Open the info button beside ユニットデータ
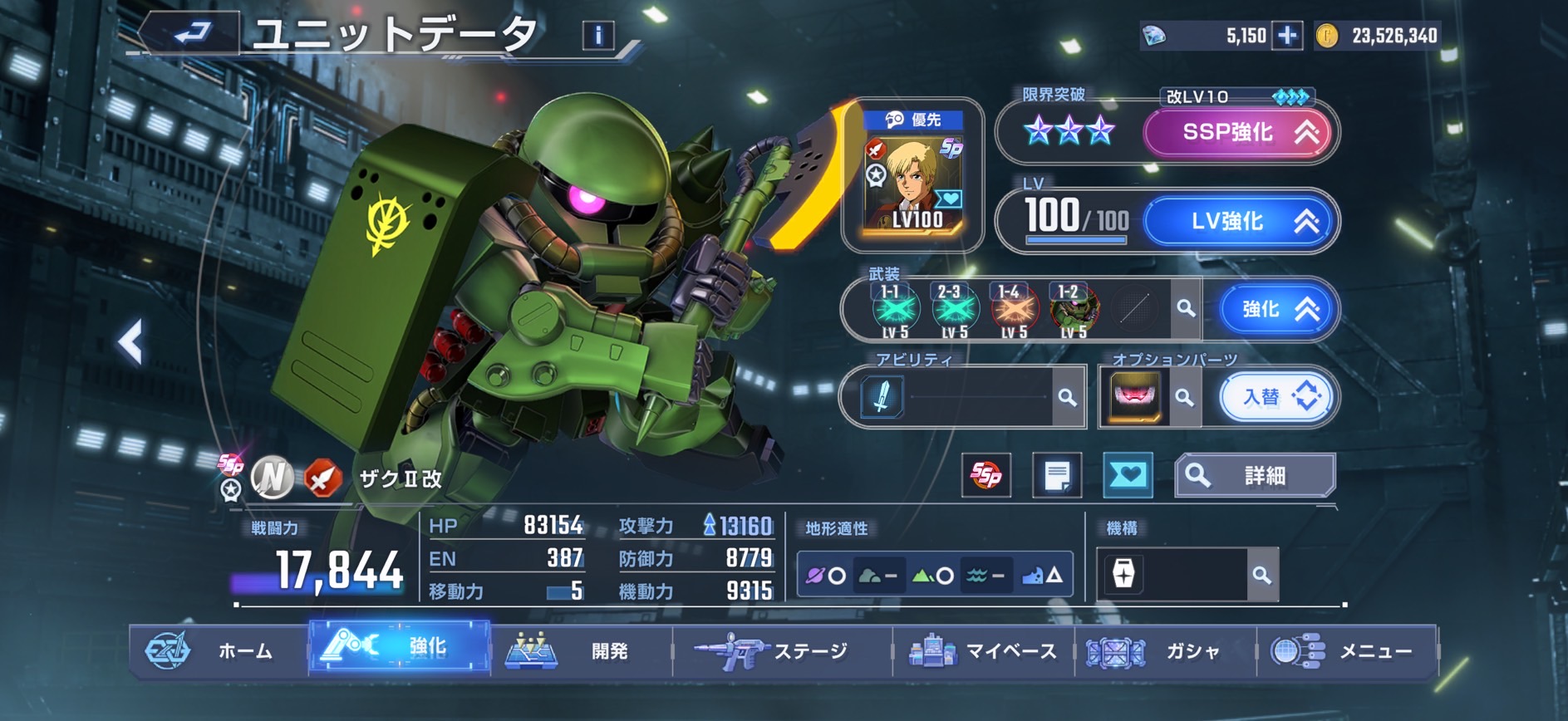 597,35
